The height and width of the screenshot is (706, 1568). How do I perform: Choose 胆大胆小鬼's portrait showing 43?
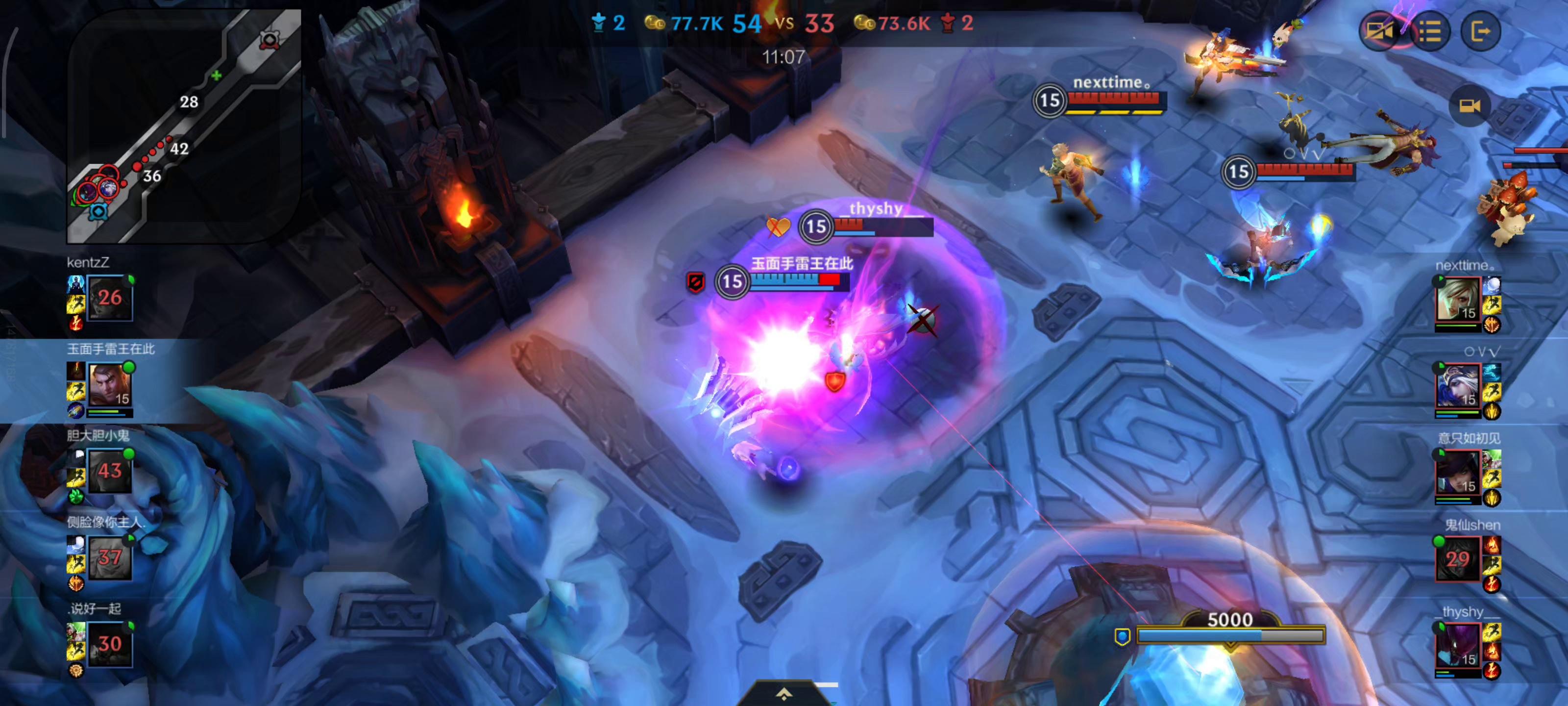coord(110,471)
